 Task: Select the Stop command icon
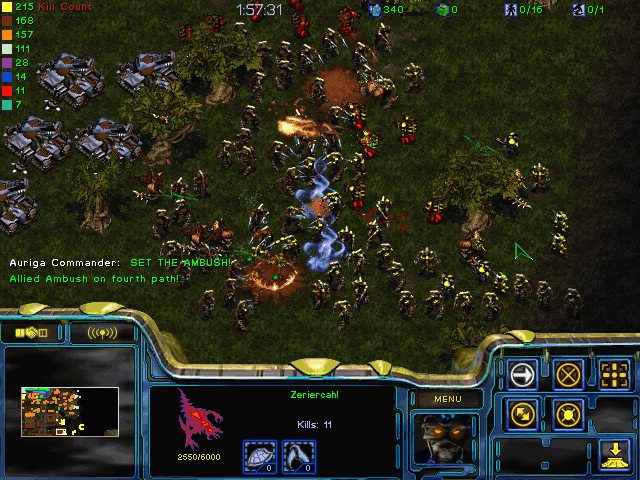569,375
